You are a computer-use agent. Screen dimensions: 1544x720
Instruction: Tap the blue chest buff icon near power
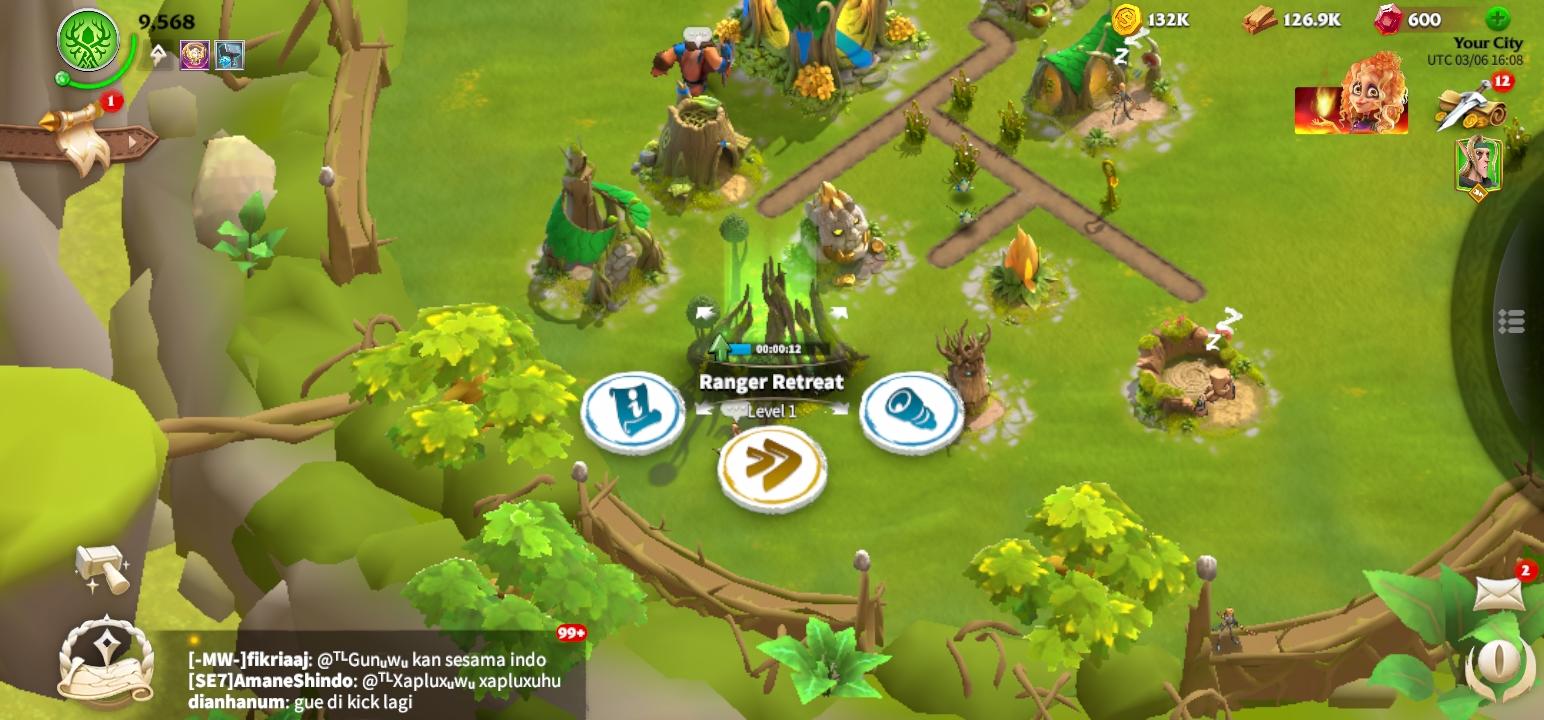point(229,53)
